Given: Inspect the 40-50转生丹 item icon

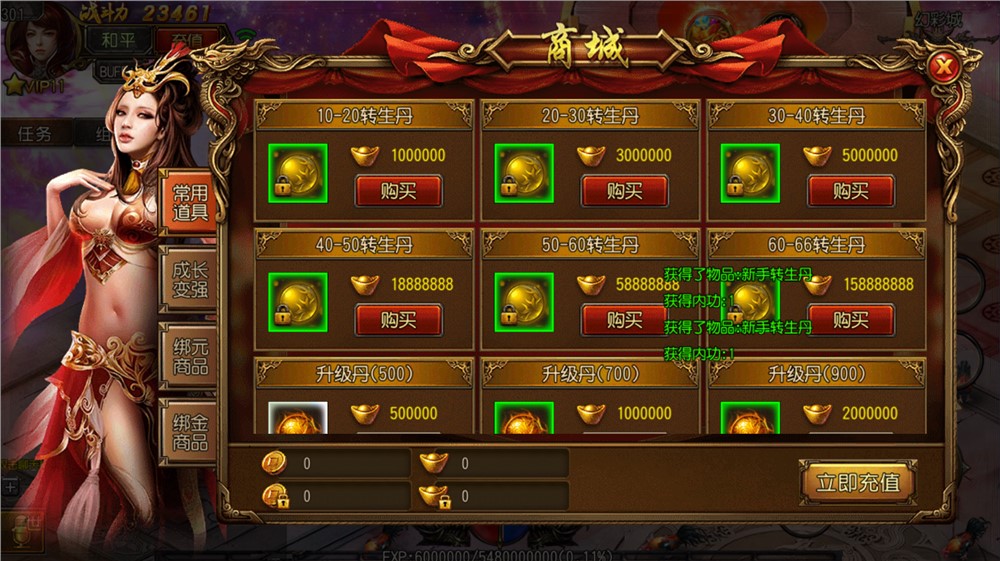Looking at the screenshot, I should pos(299,302).
